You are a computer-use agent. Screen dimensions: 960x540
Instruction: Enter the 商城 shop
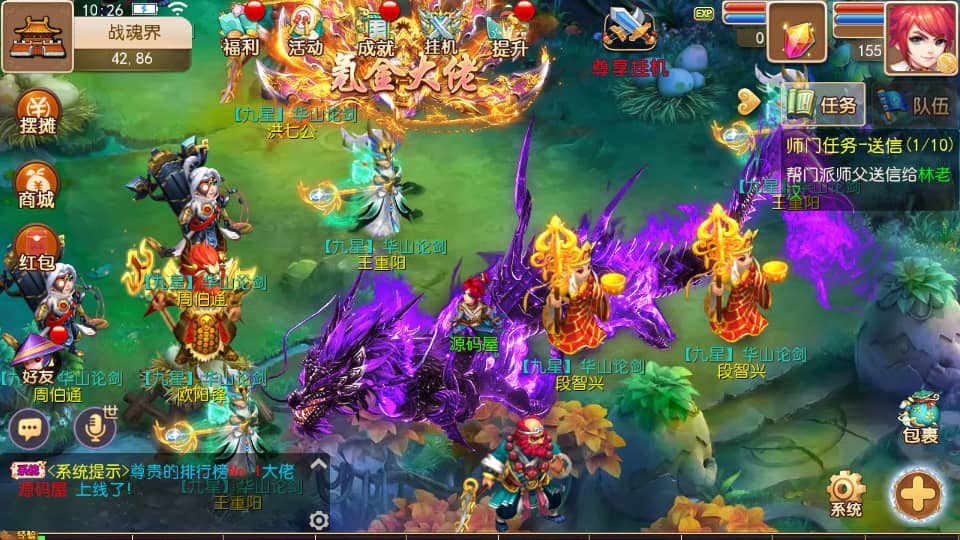pos(37,184)
